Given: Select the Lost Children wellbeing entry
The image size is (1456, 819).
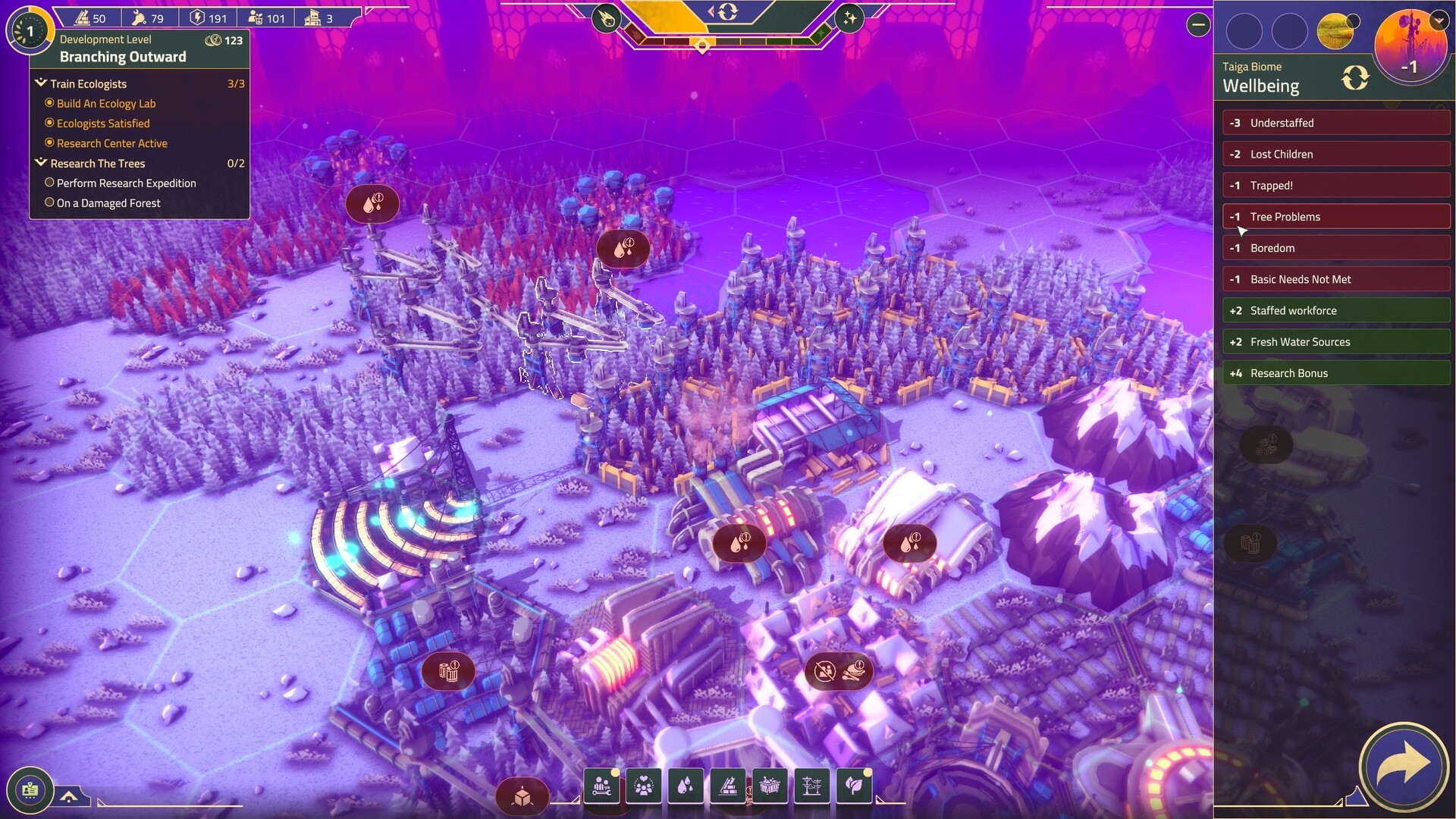Looking at the screenshot, I should pos(1336,154).
